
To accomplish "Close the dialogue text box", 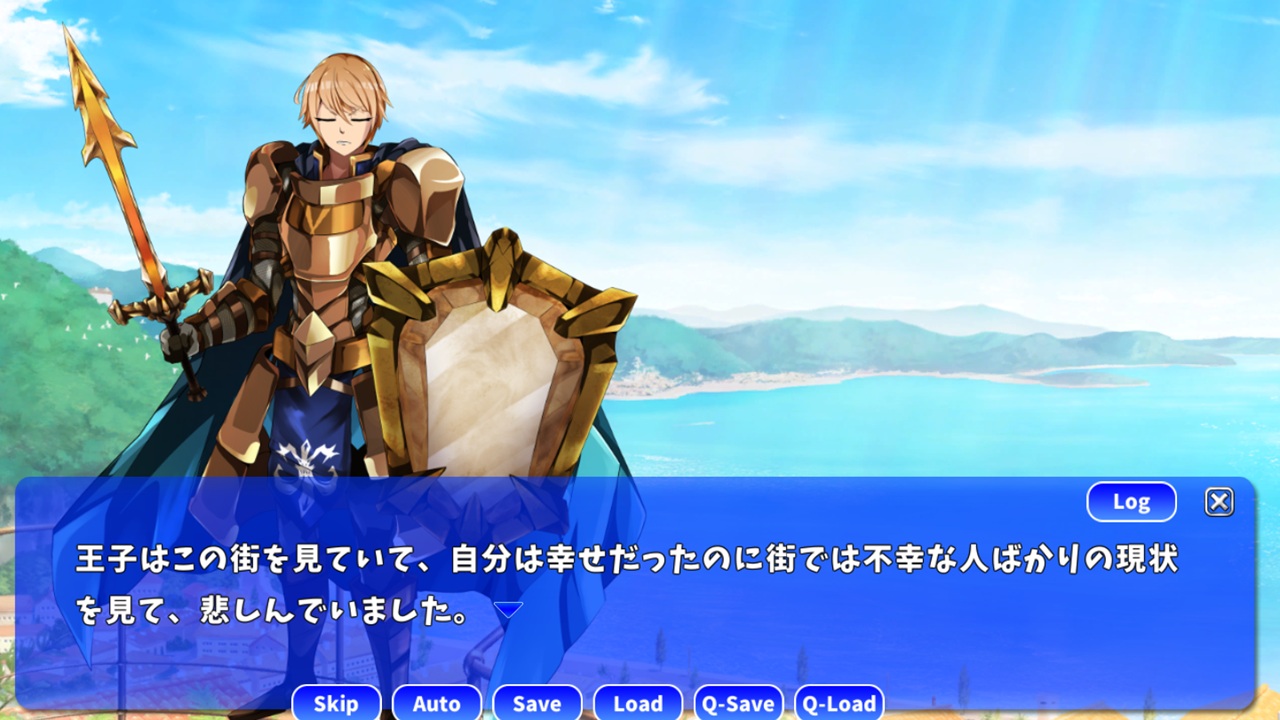I will pos(1219,502).
